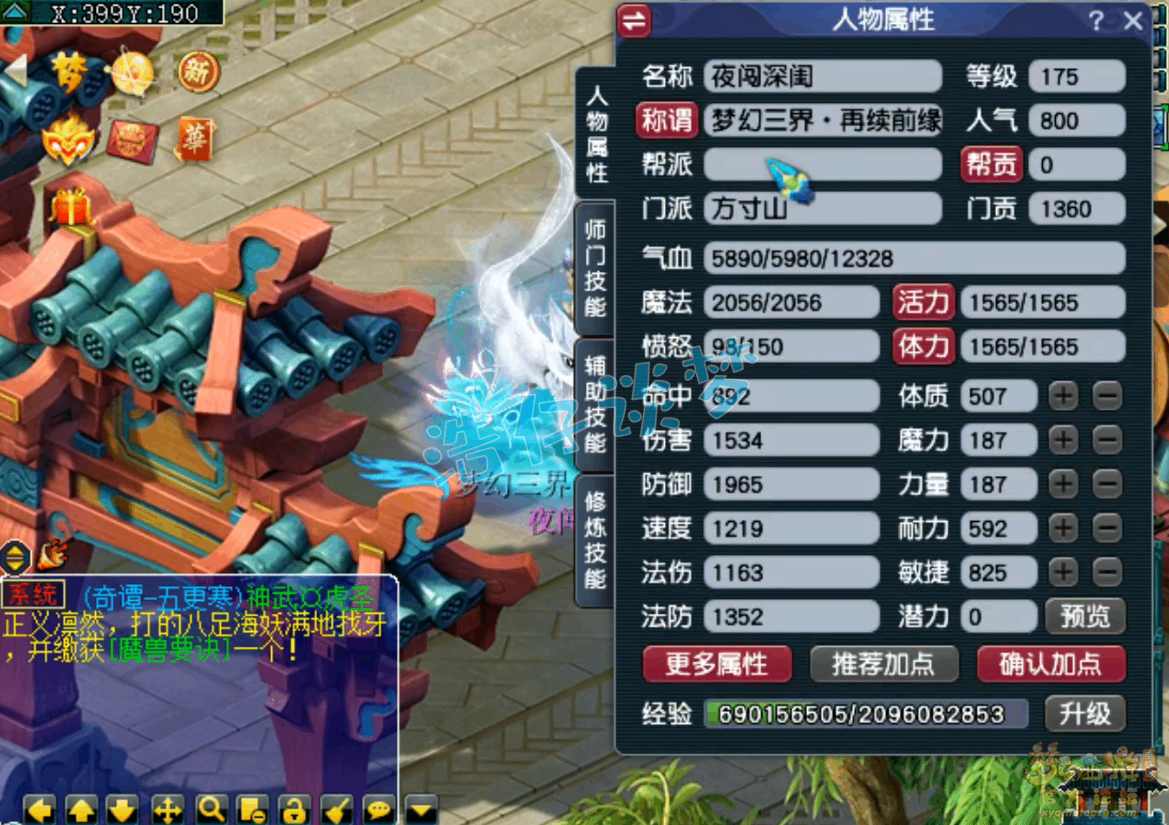1169x825 pixels.
Task: Close the 人物属性 character attributes panel
Action: (1133, 21)
